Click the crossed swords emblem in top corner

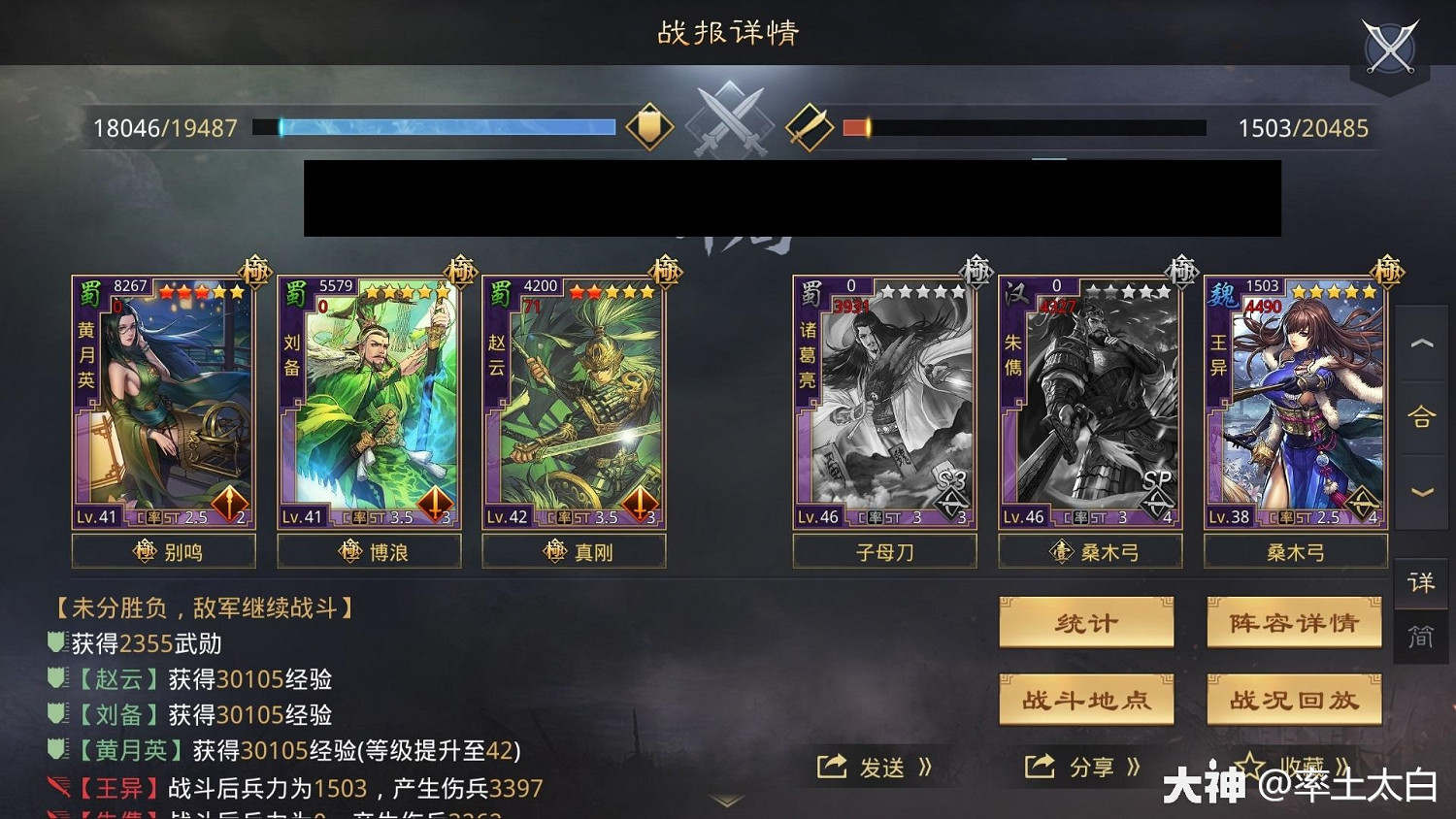click(x=1390, y=44)
